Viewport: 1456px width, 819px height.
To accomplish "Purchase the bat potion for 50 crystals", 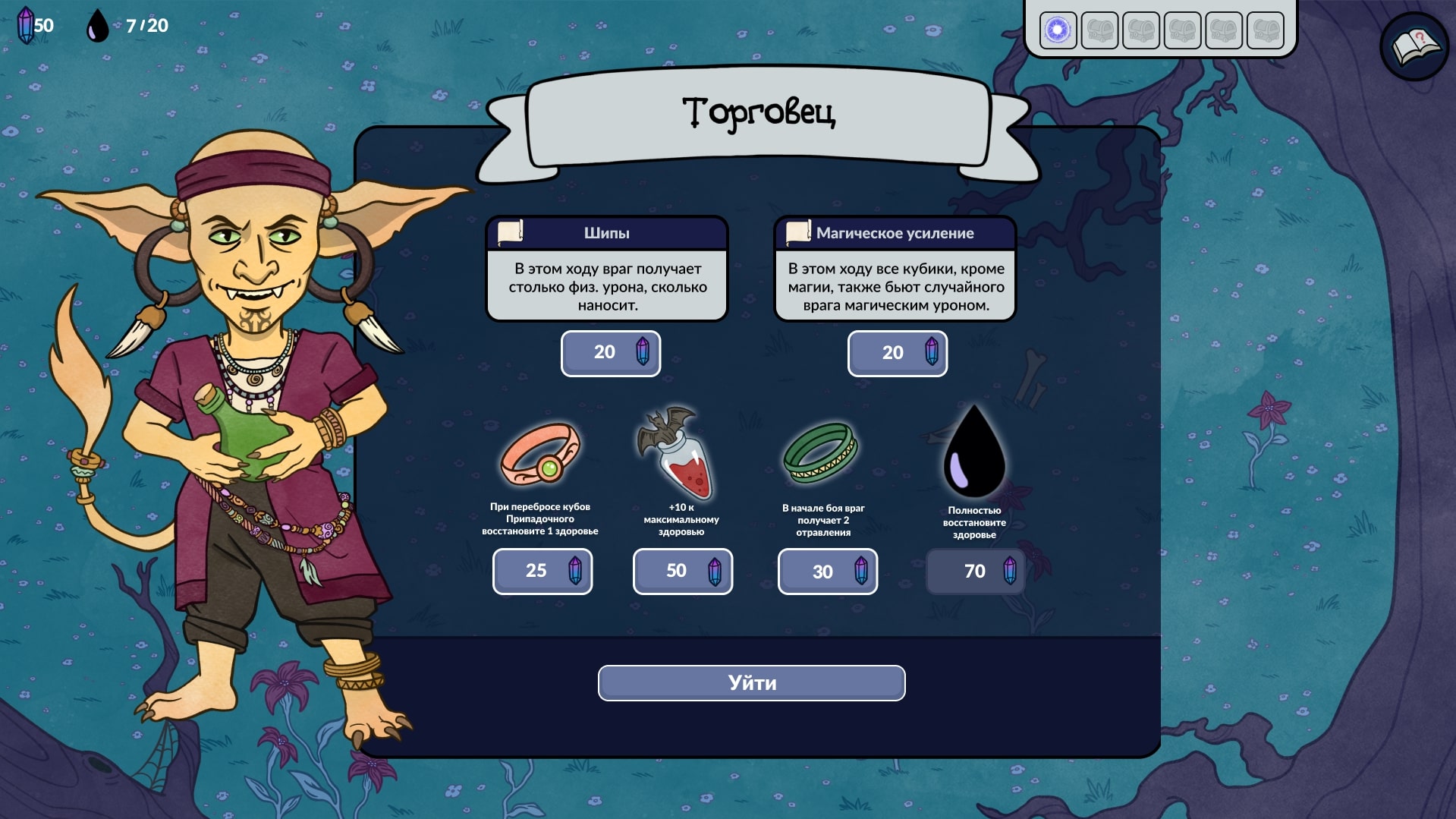I will click(683, 571).
